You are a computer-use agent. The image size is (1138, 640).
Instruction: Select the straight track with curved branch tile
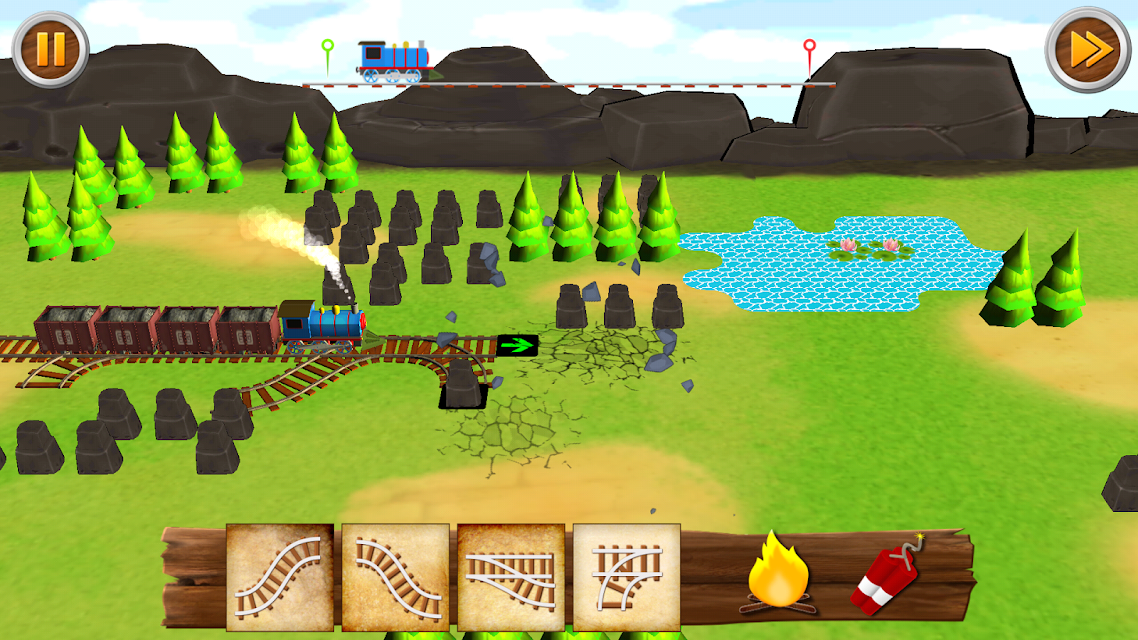[x=627, y=578]
